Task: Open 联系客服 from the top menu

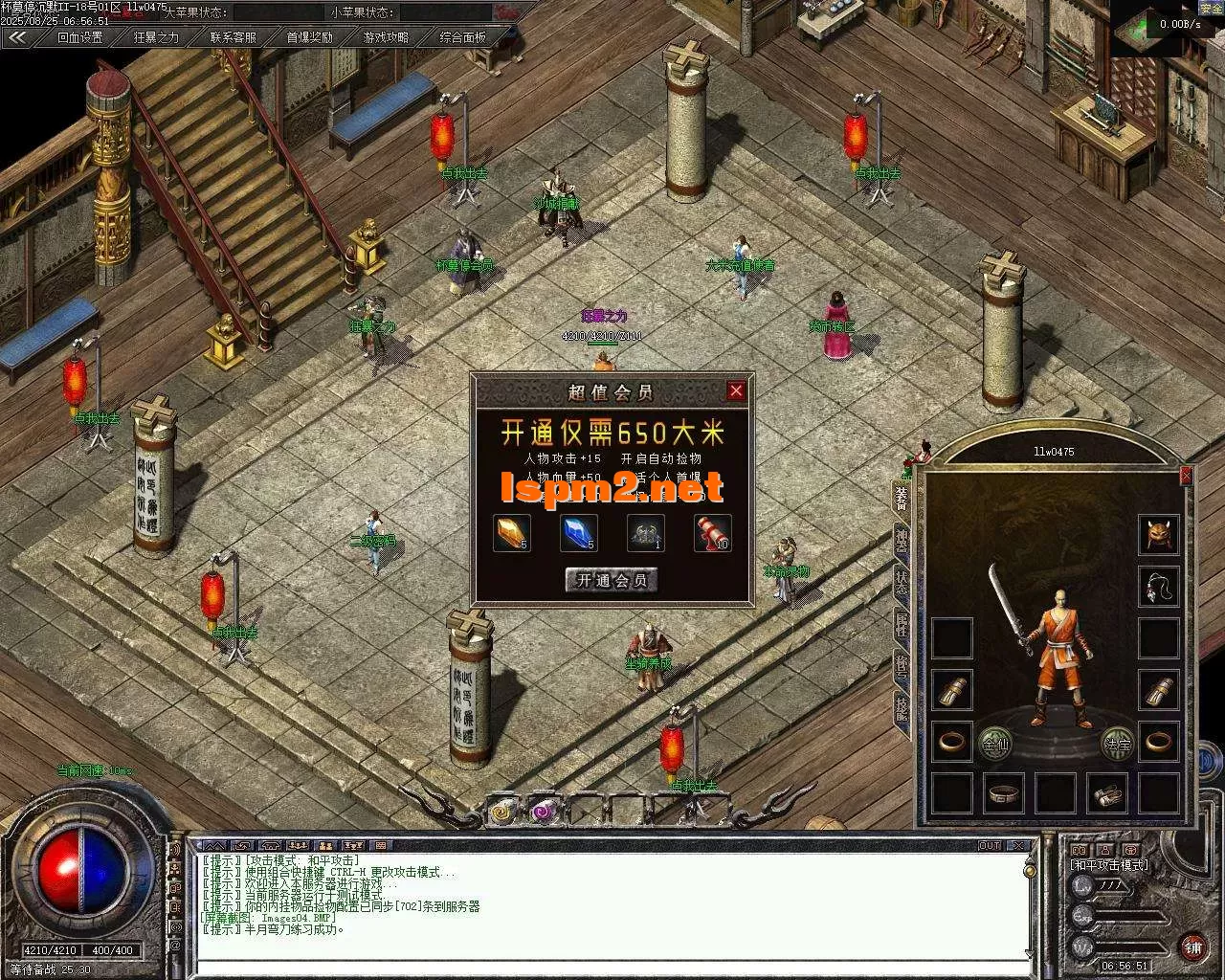Action: pos(233,37)
